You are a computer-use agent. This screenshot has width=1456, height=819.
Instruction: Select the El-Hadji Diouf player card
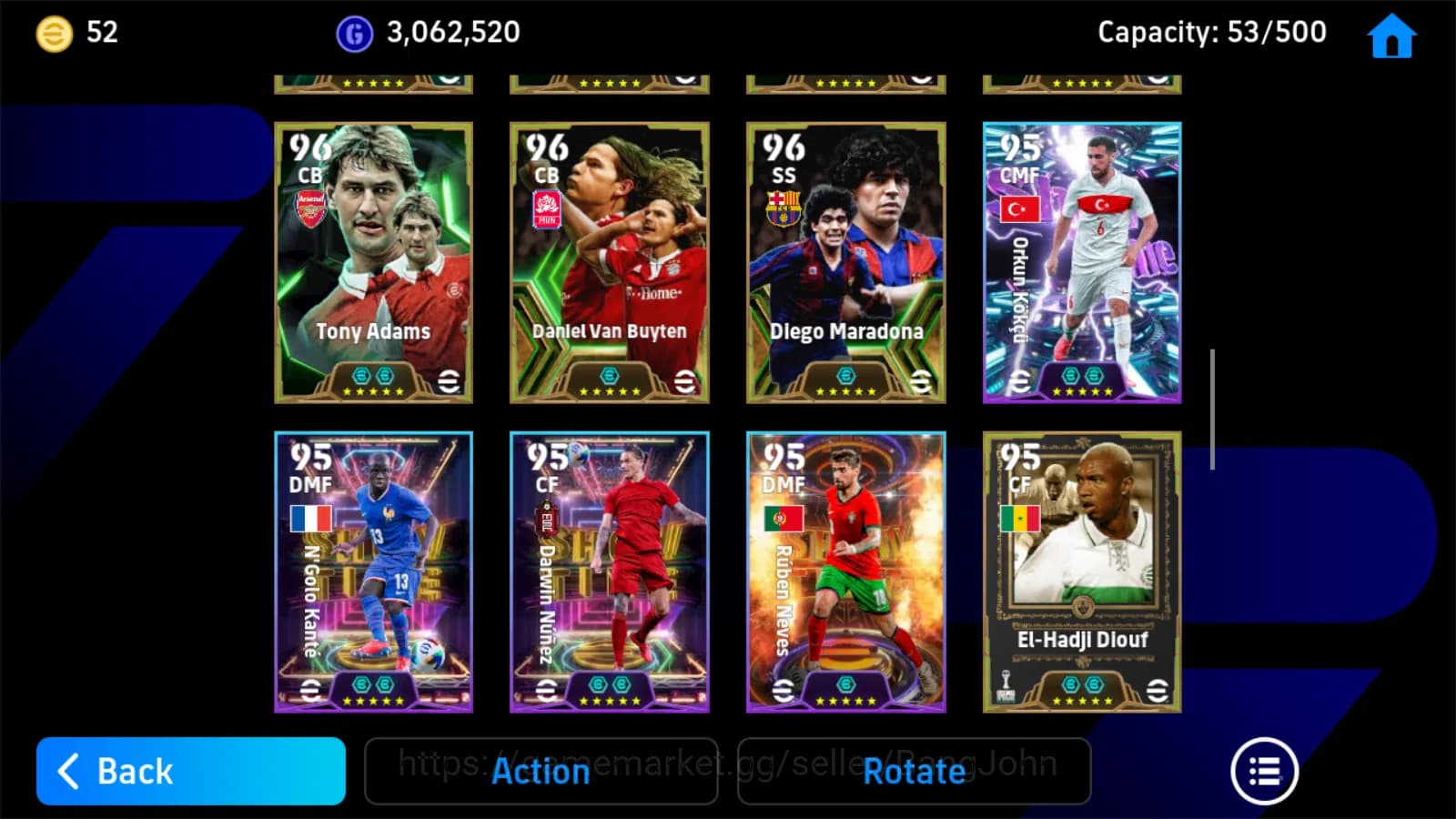coord(1082,573)
